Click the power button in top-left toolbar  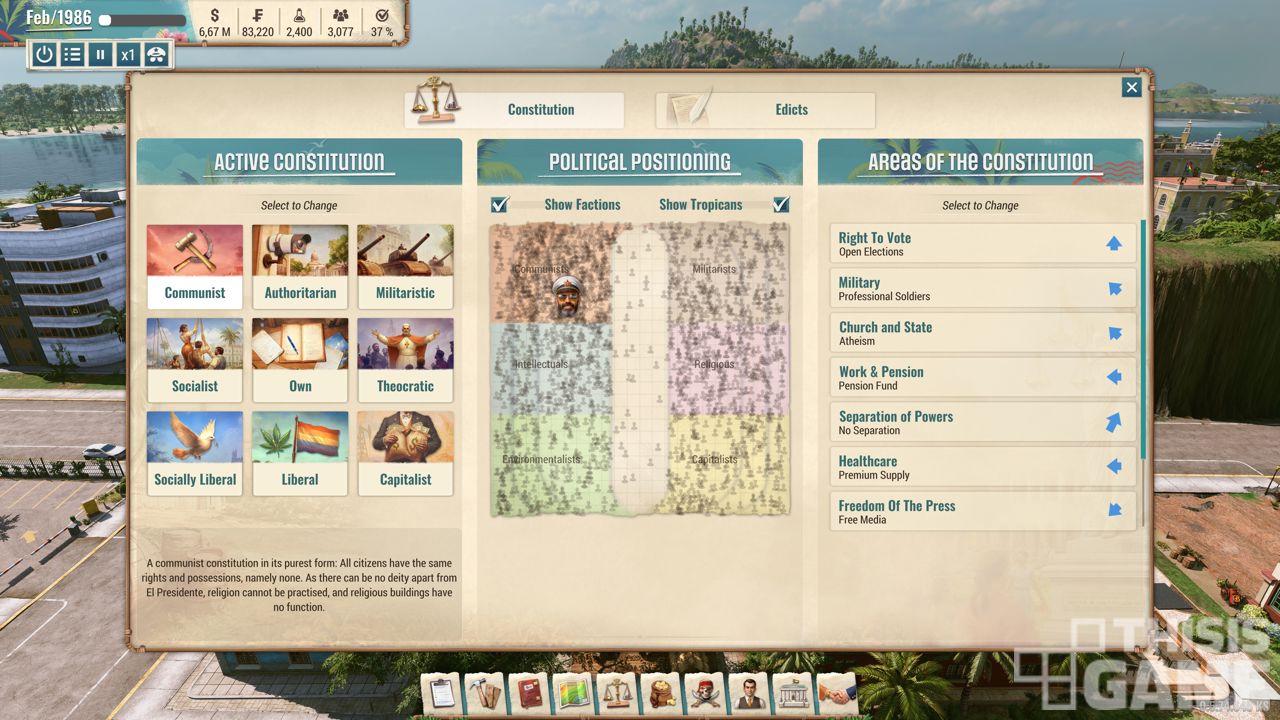(44, 54)
